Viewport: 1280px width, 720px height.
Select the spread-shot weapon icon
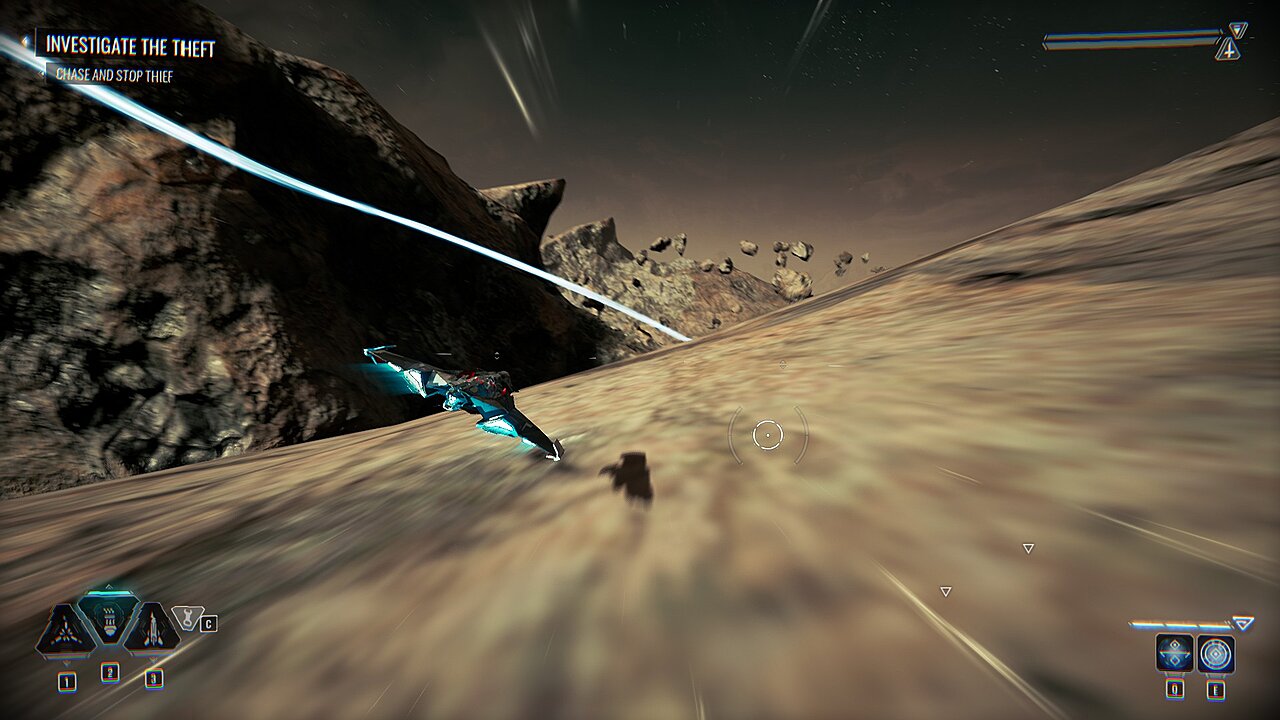coord(66,630)
